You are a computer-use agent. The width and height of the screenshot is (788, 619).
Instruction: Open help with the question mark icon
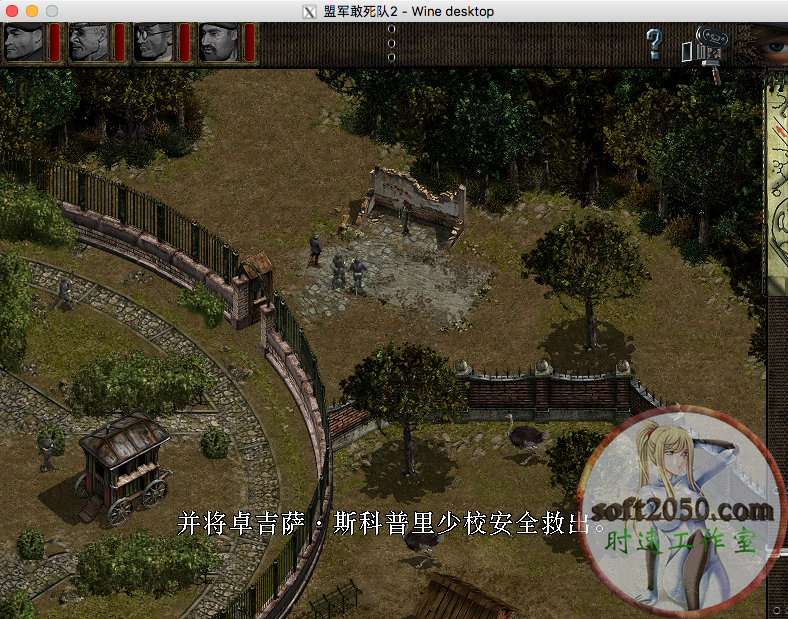click(x=654, y=44)
